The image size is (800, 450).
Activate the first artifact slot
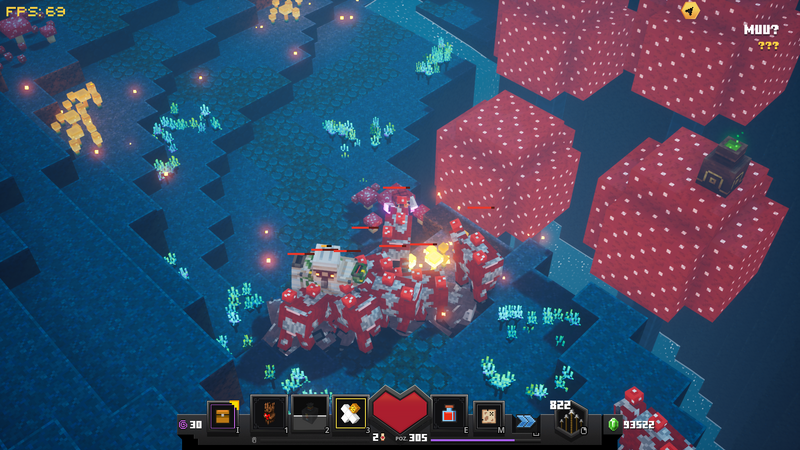[x=268, y=413]
